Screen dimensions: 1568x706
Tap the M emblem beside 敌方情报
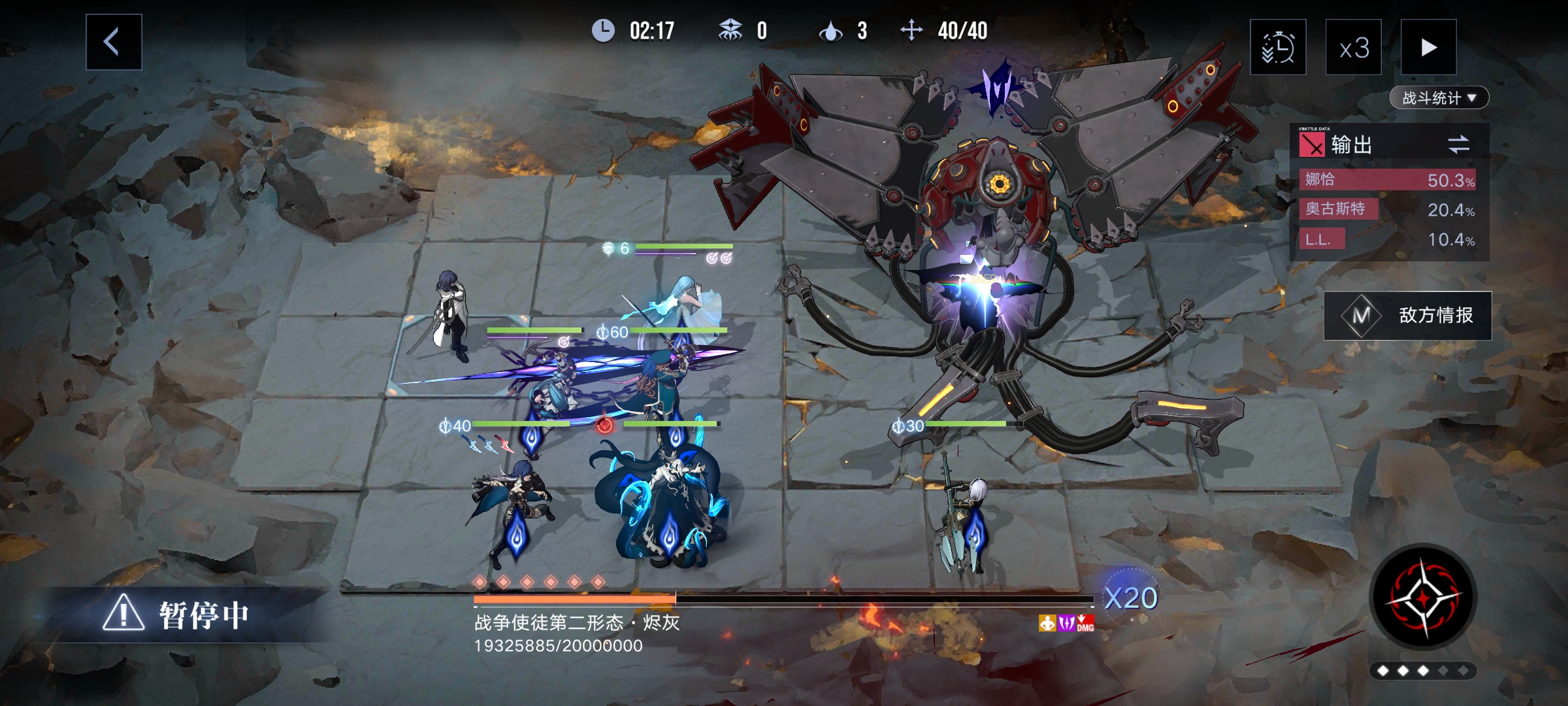tap(1362, 315)
